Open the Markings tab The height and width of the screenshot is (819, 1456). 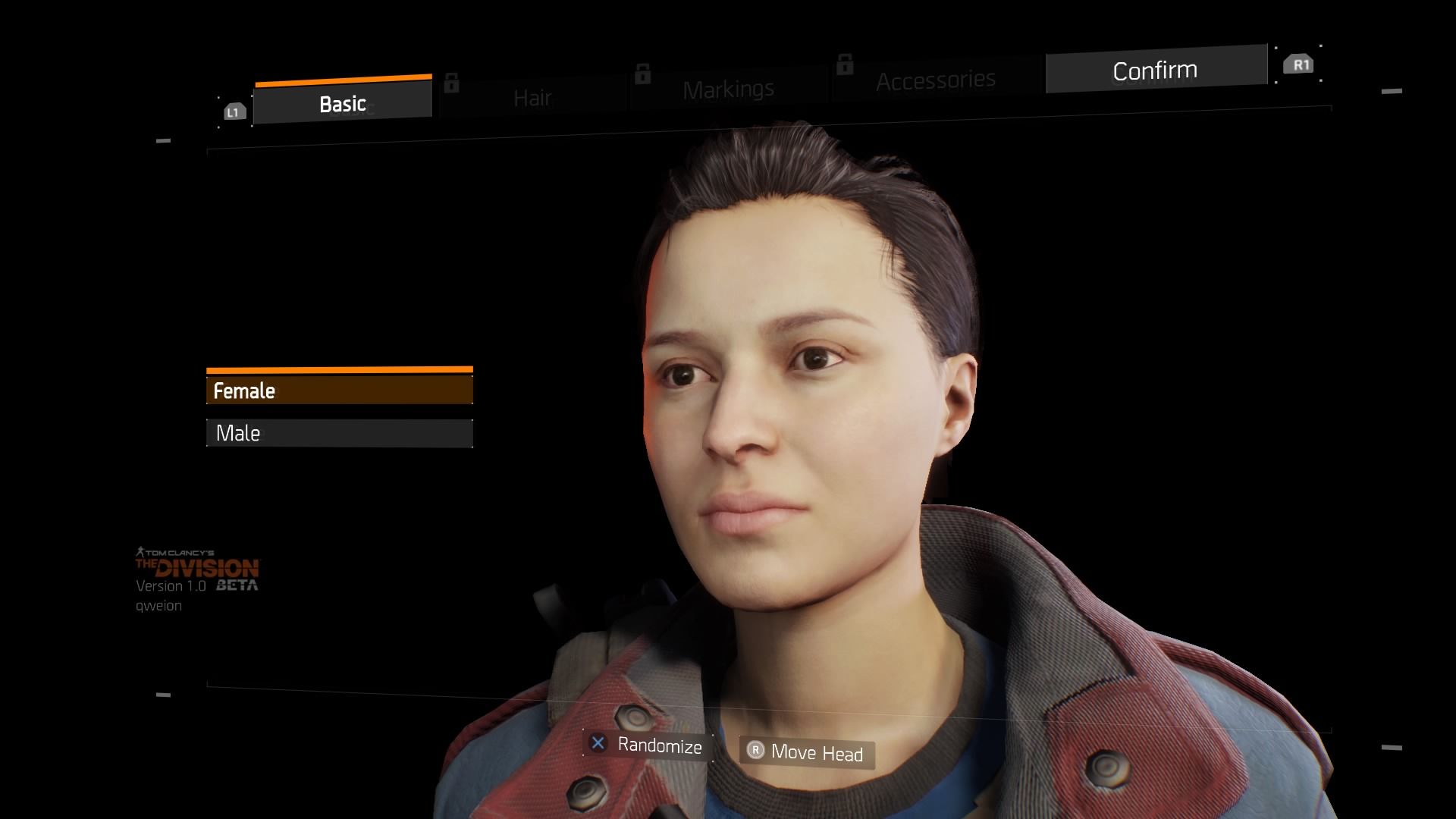(728, 89)
